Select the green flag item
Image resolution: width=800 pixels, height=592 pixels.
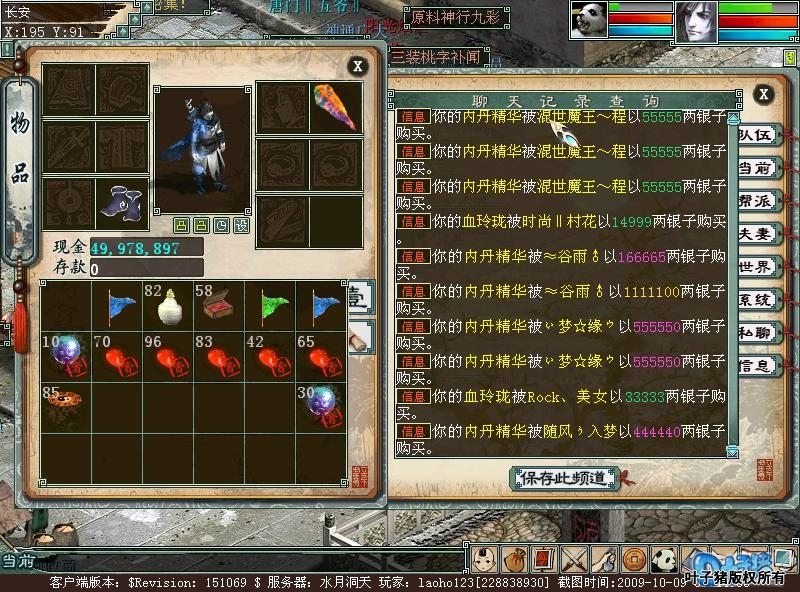point(270,306)
